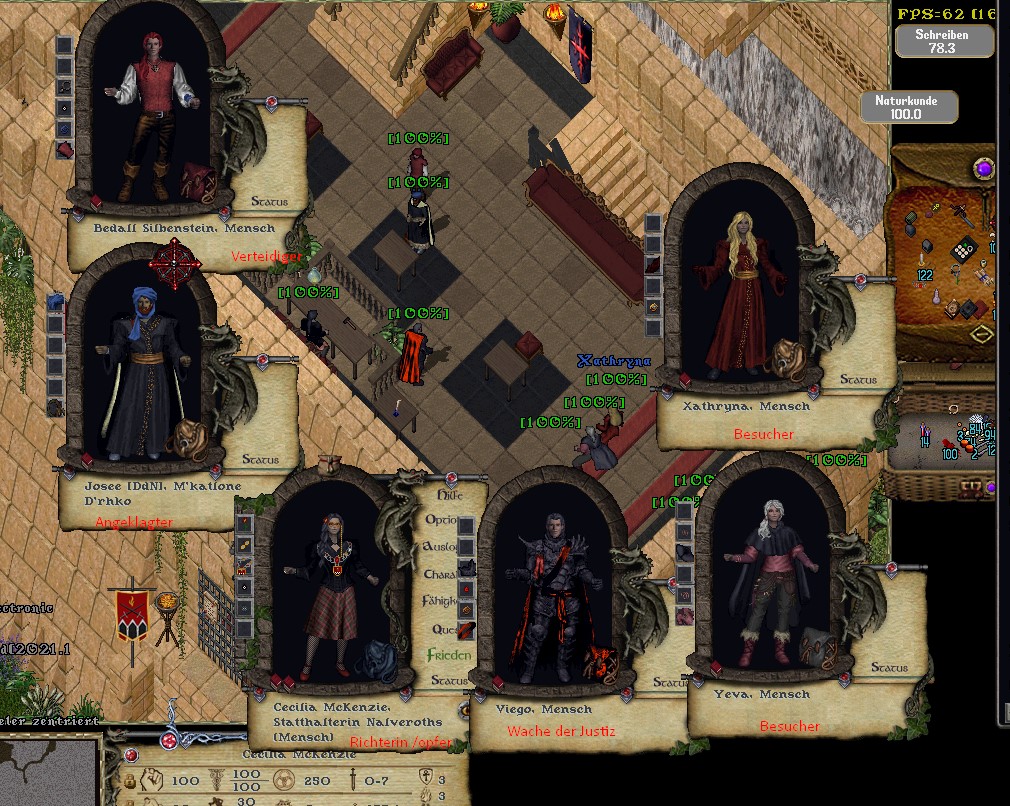Use the Naturkunde skill button
The width and height of the screenshot is (1010, 806).
point(911,107)
